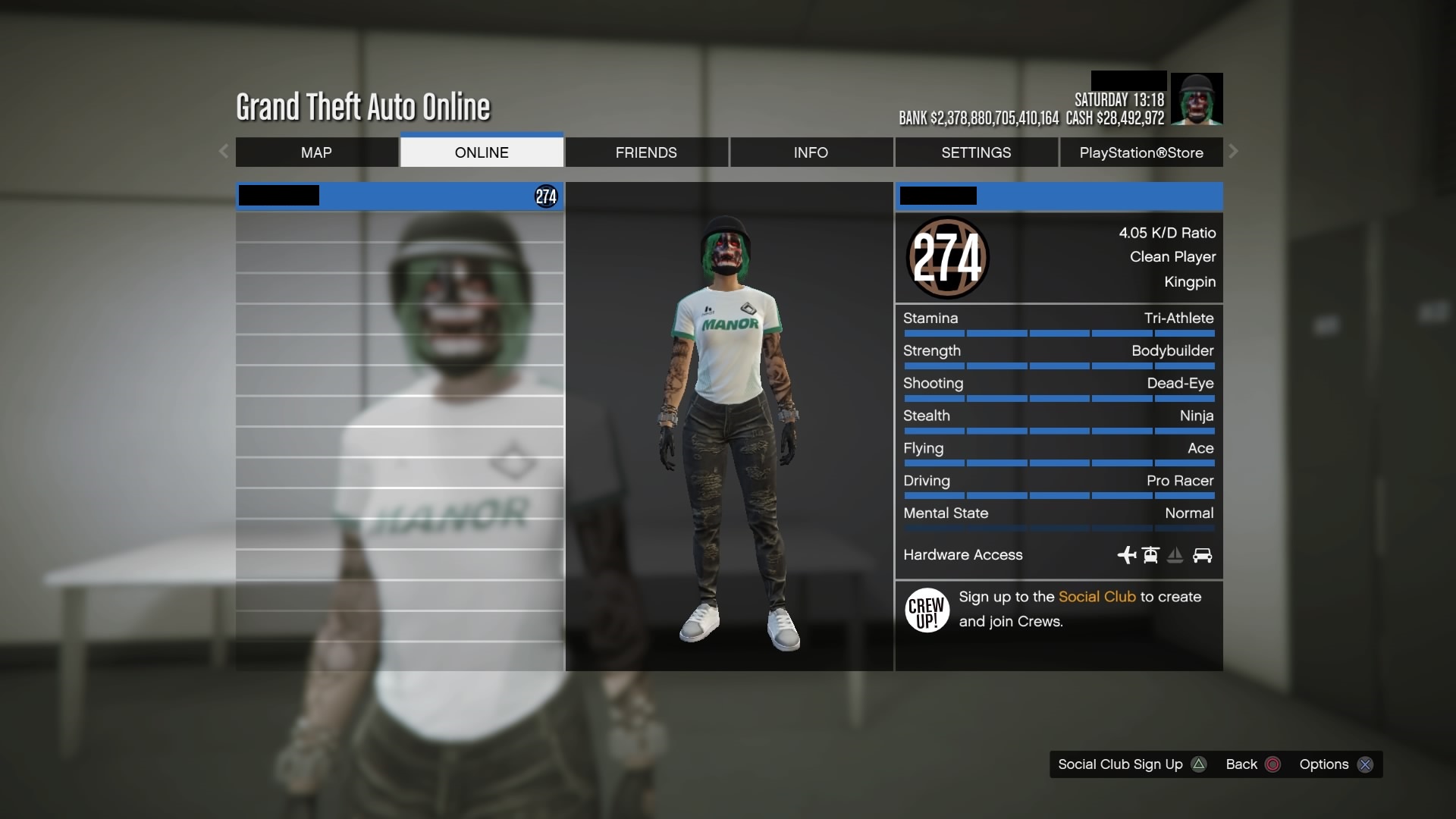Click the Crew Up Social Club banner
Viewport: 1456px width, 819px height.
(x=1059, y=610)
